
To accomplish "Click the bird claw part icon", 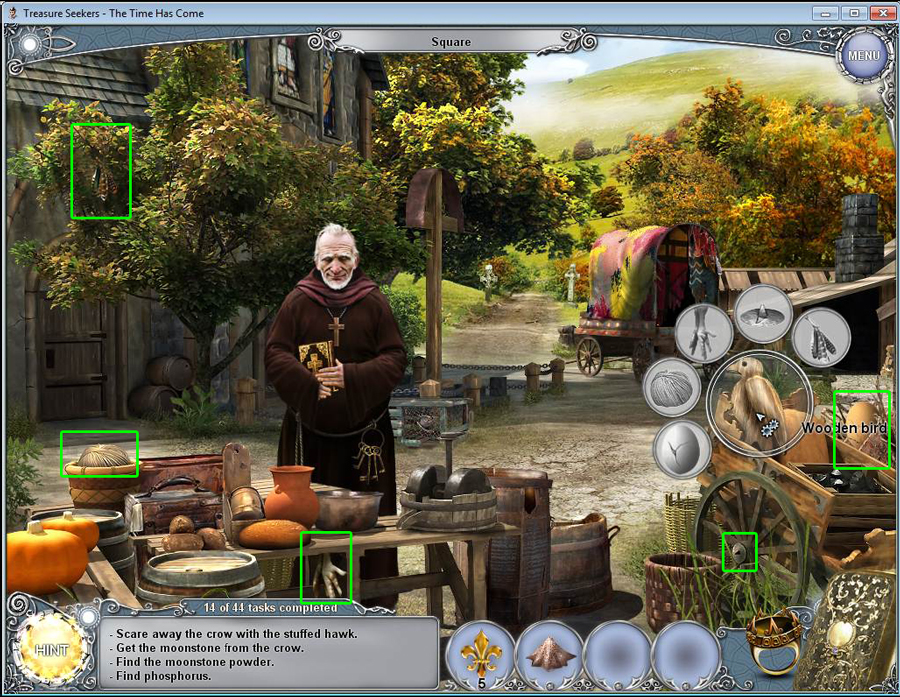I will (704, 334).
